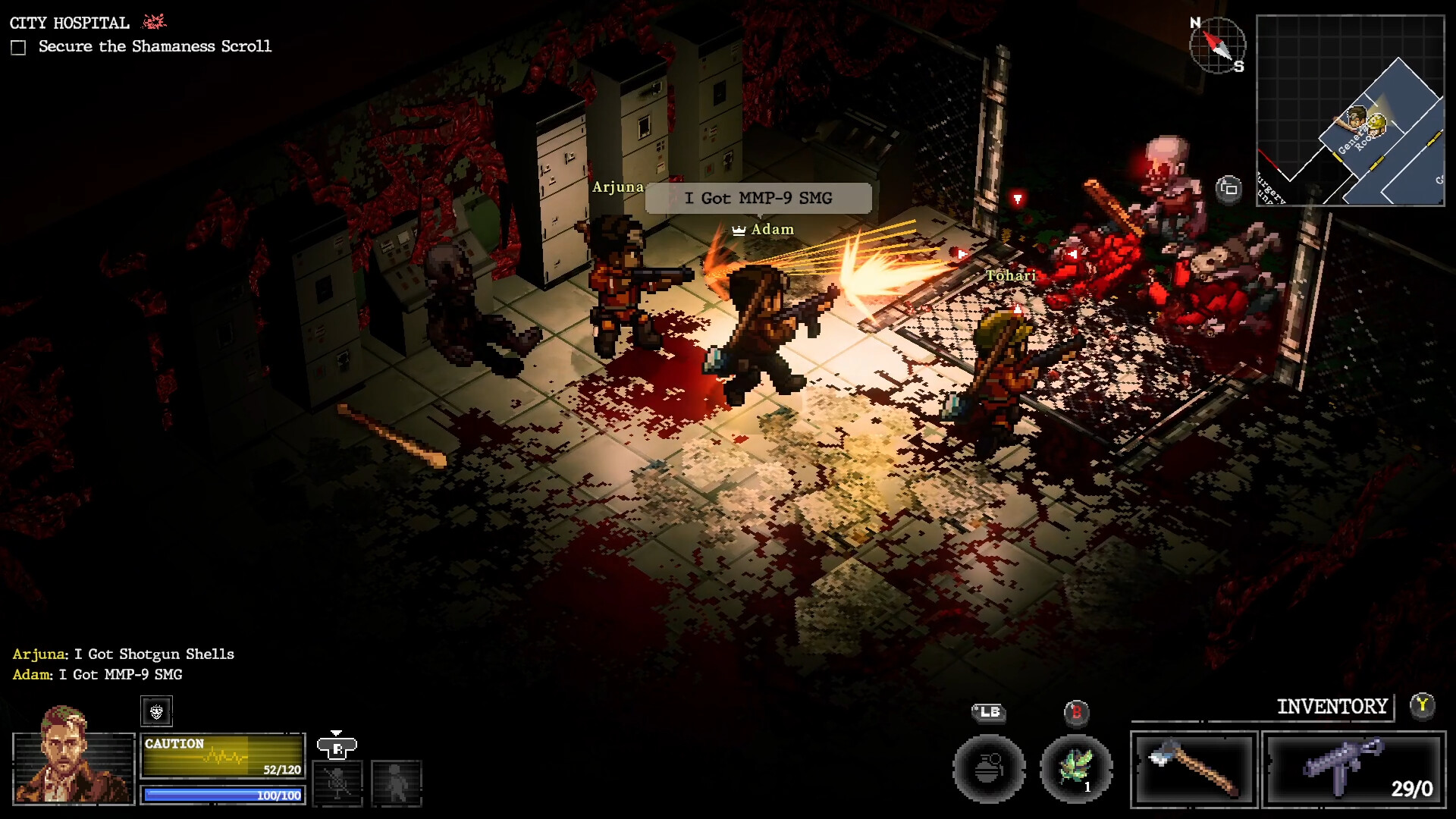This screenshot has height=819, width=1456.
Task: Click the greyed-out walking figure icon
Action: [x=396, y=782]
